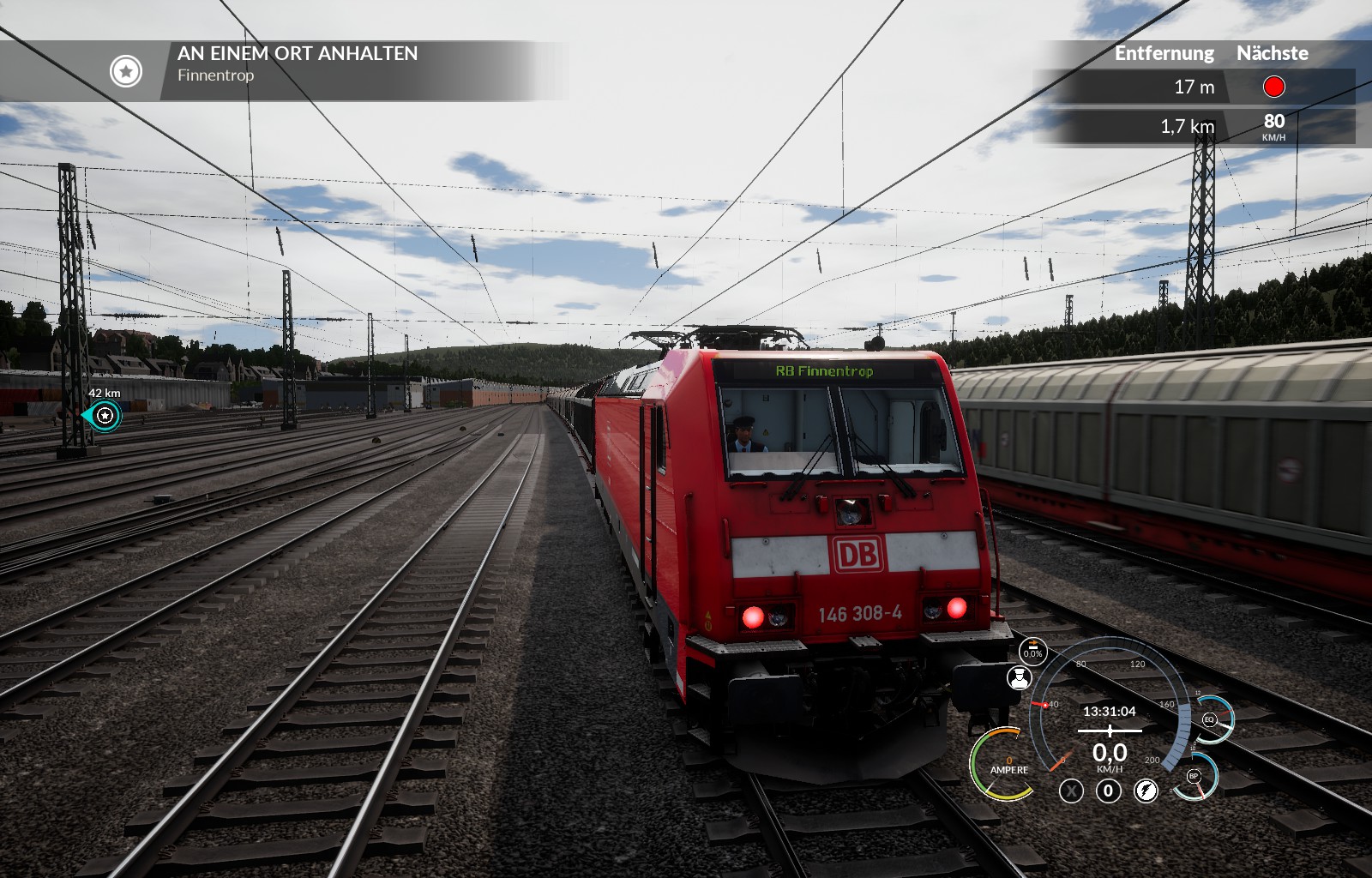Select the gradient indicator icon
This screenshot has height=878, width=1372.
point(1032,652)
